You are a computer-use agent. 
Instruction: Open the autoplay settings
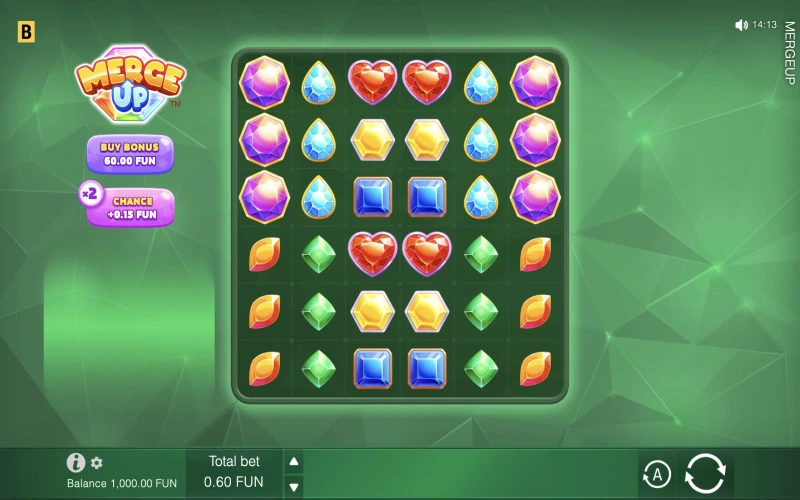pyautogui.click(x=656, y=473)
